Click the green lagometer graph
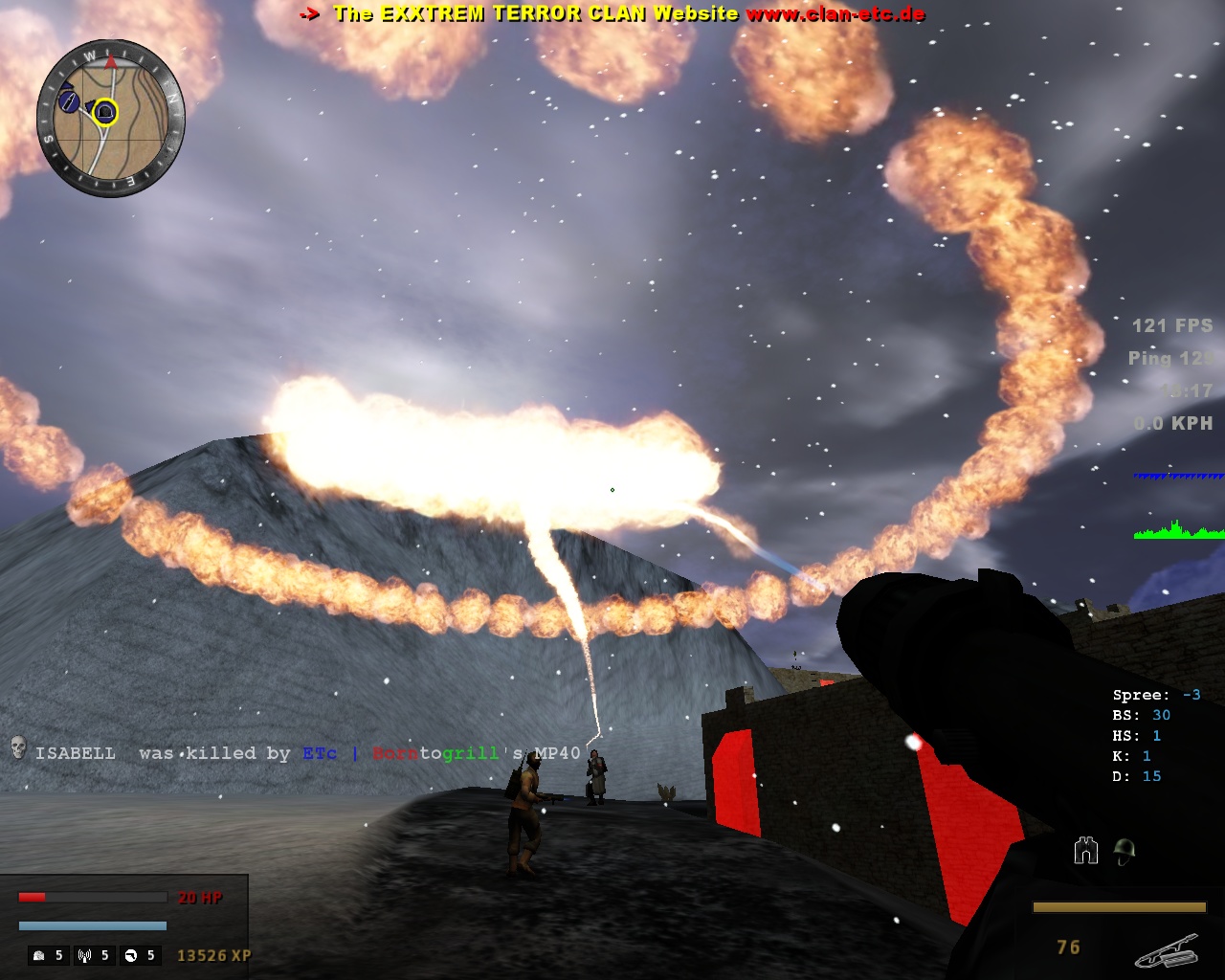 pyautogui.click(x=1178, y=530)
